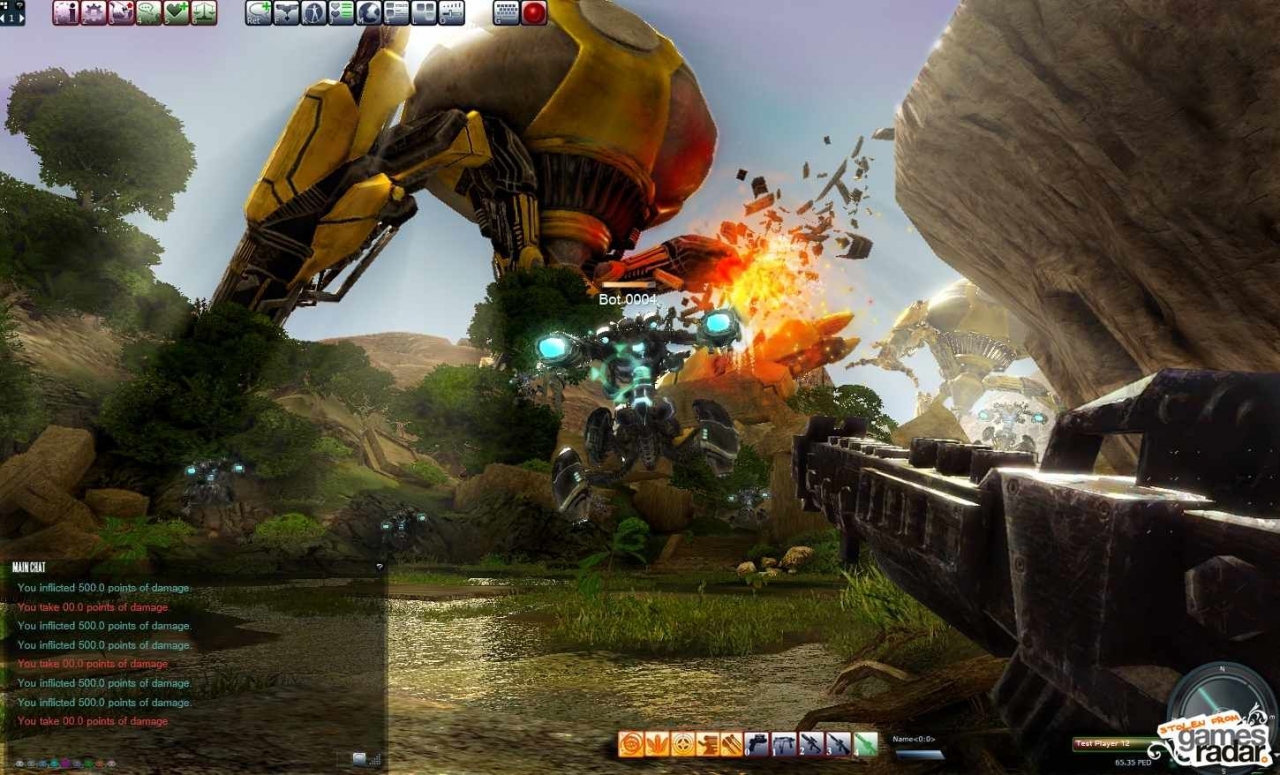Open the globe map icon

click(369, 13)
